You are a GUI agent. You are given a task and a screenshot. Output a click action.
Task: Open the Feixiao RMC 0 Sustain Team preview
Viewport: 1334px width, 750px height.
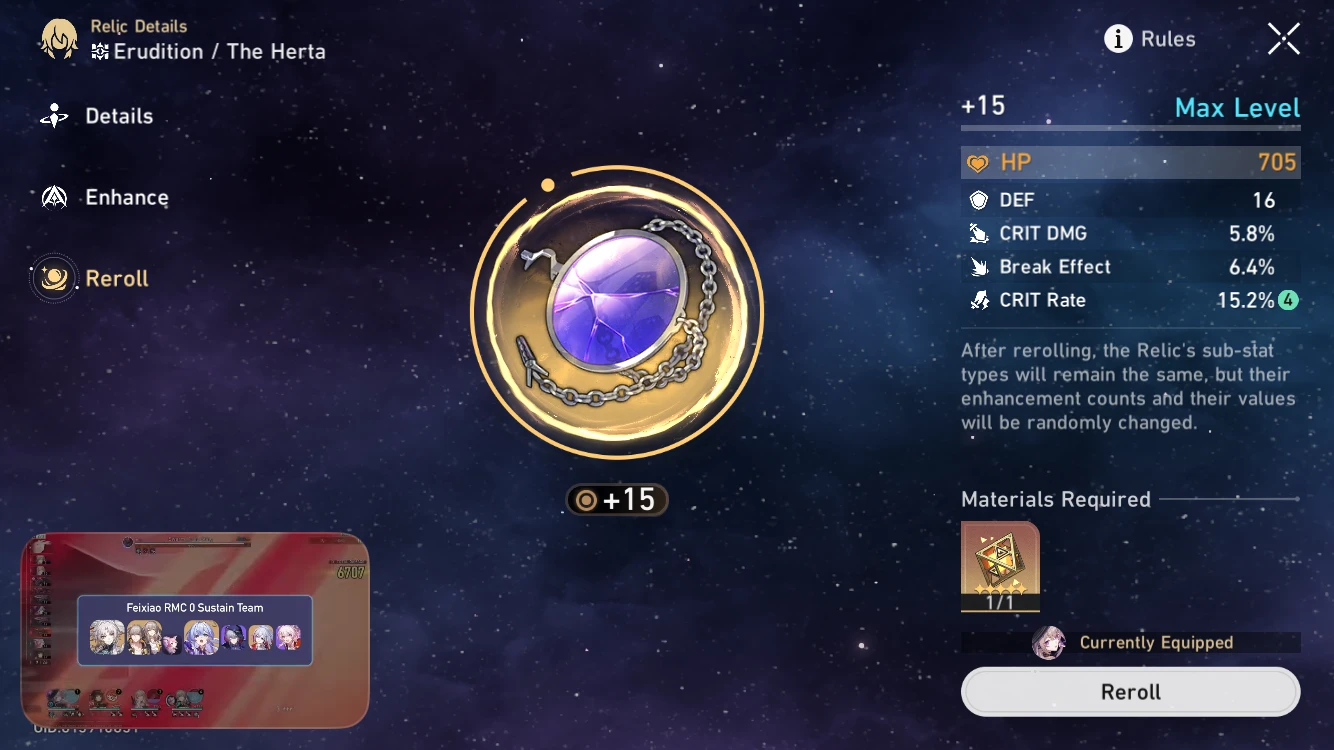click(x=196, y=630)
